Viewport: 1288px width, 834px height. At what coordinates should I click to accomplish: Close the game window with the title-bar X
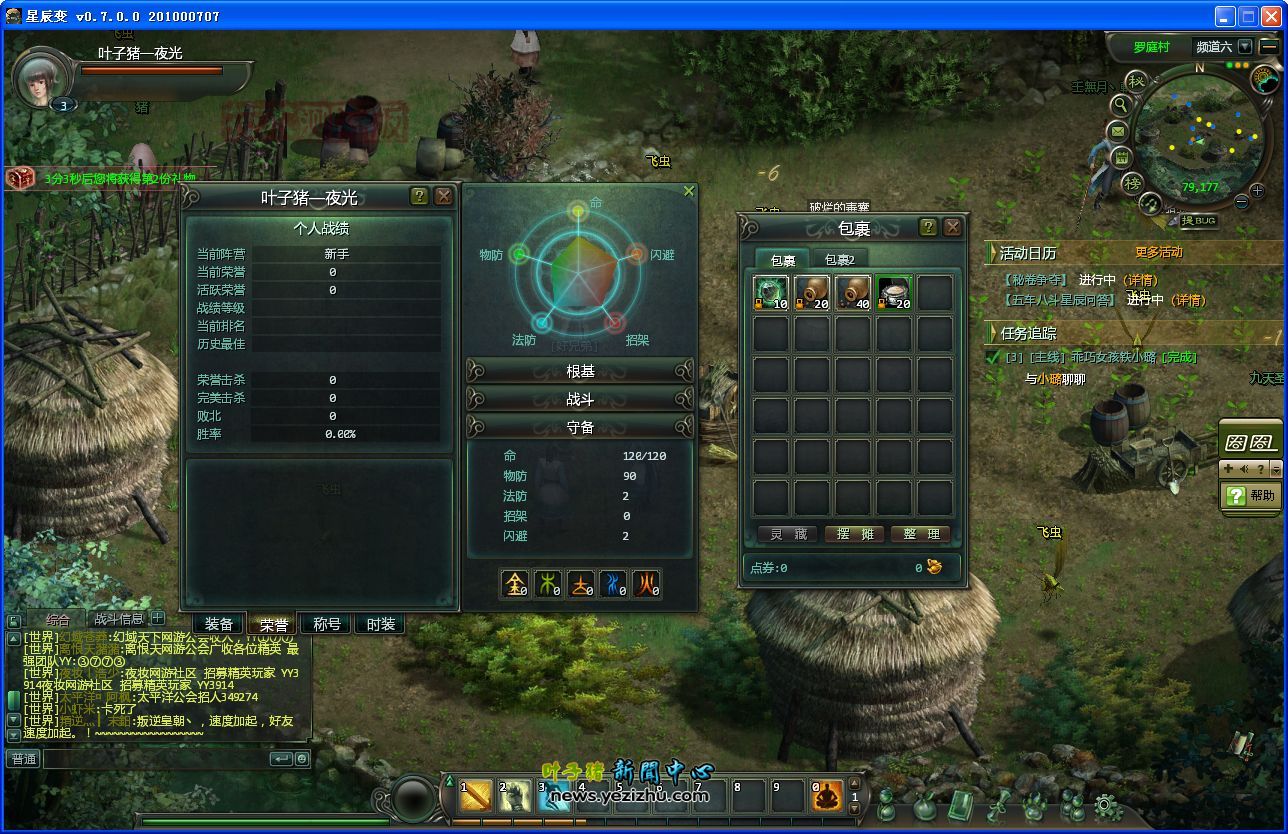coord(1270,16)
